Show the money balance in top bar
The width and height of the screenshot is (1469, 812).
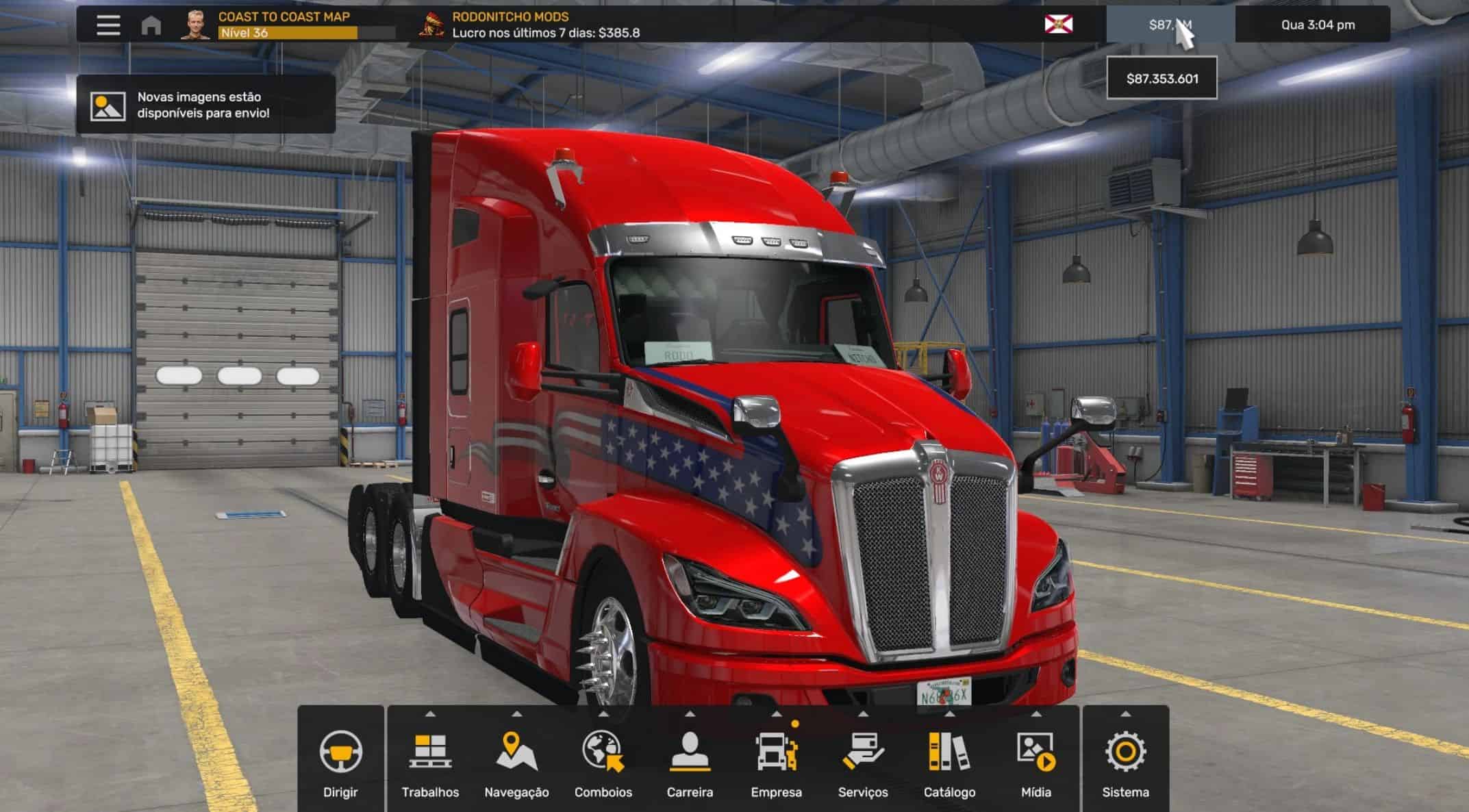pyautogui.click(x=1170, y=25)
